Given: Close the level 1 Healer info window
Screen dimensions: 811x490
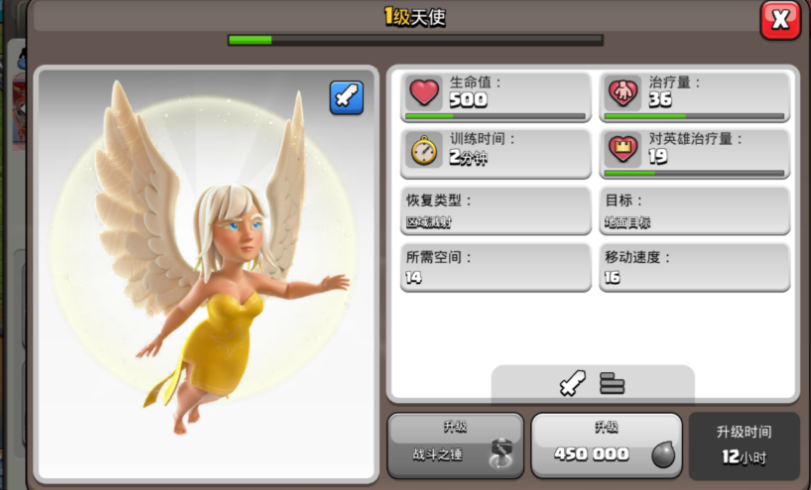Looking at the screenshot, I should click(780, 20).
